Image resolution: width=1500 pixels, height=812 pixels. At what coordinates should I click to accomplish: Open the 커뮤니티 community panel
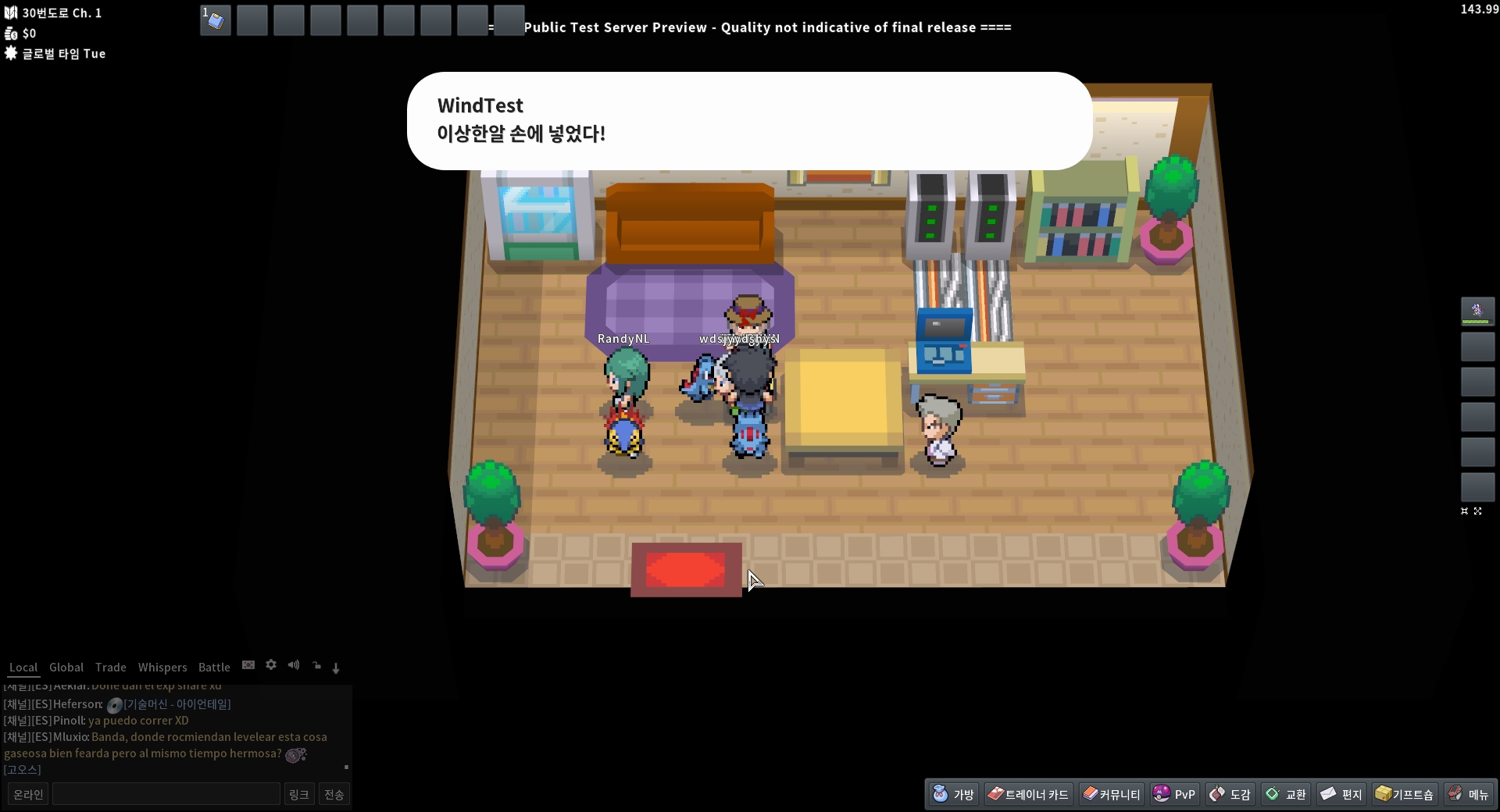(1111, 794)
